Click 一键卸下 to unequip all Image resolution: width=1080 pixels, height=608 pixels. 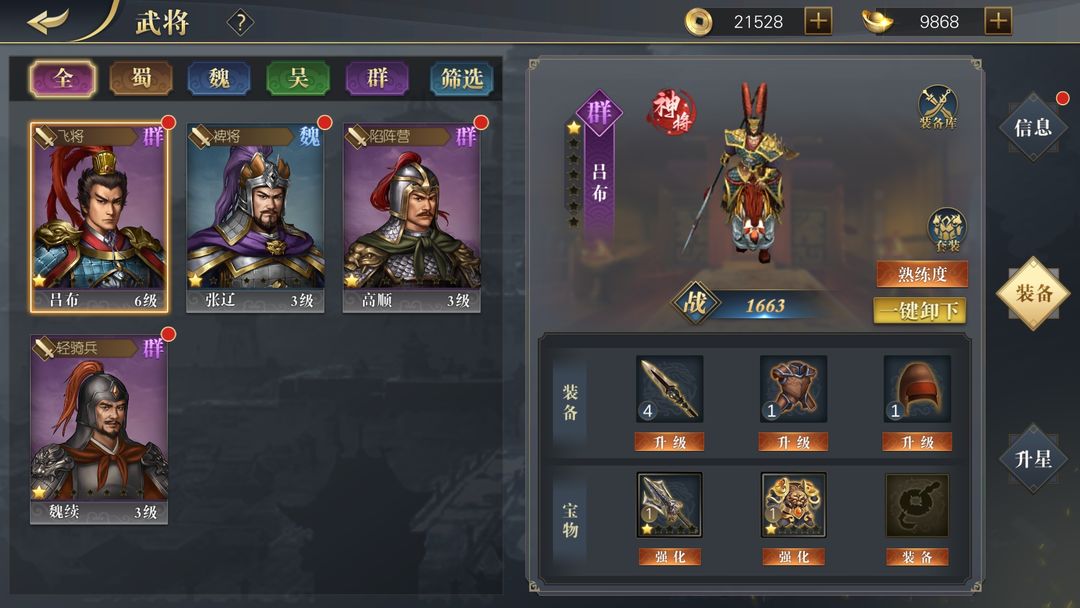click(920, 311)
